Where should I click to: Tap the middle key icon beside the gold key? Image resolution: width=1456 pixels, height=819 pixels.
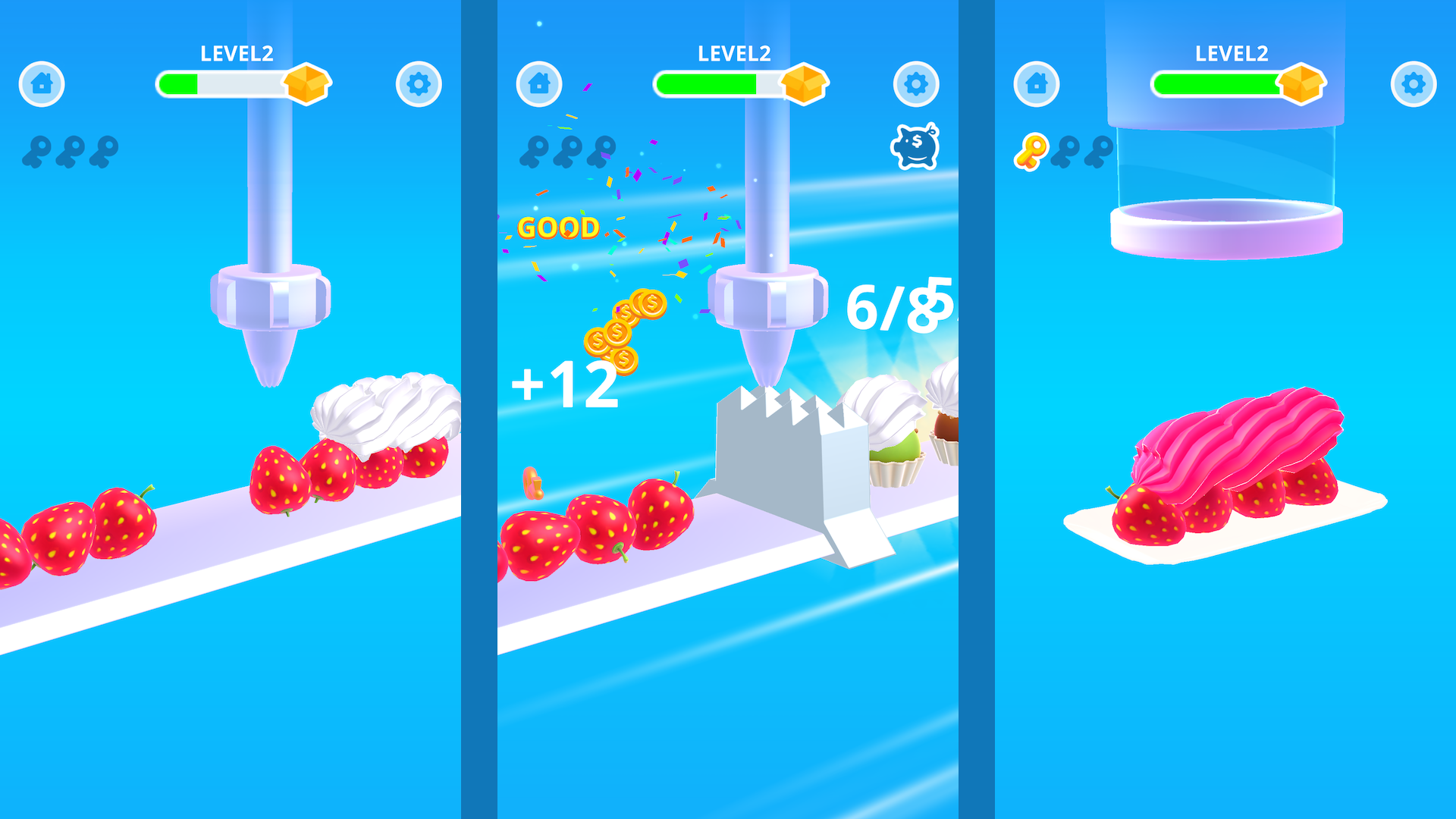pyautogui.click(x=1066, y=149)
